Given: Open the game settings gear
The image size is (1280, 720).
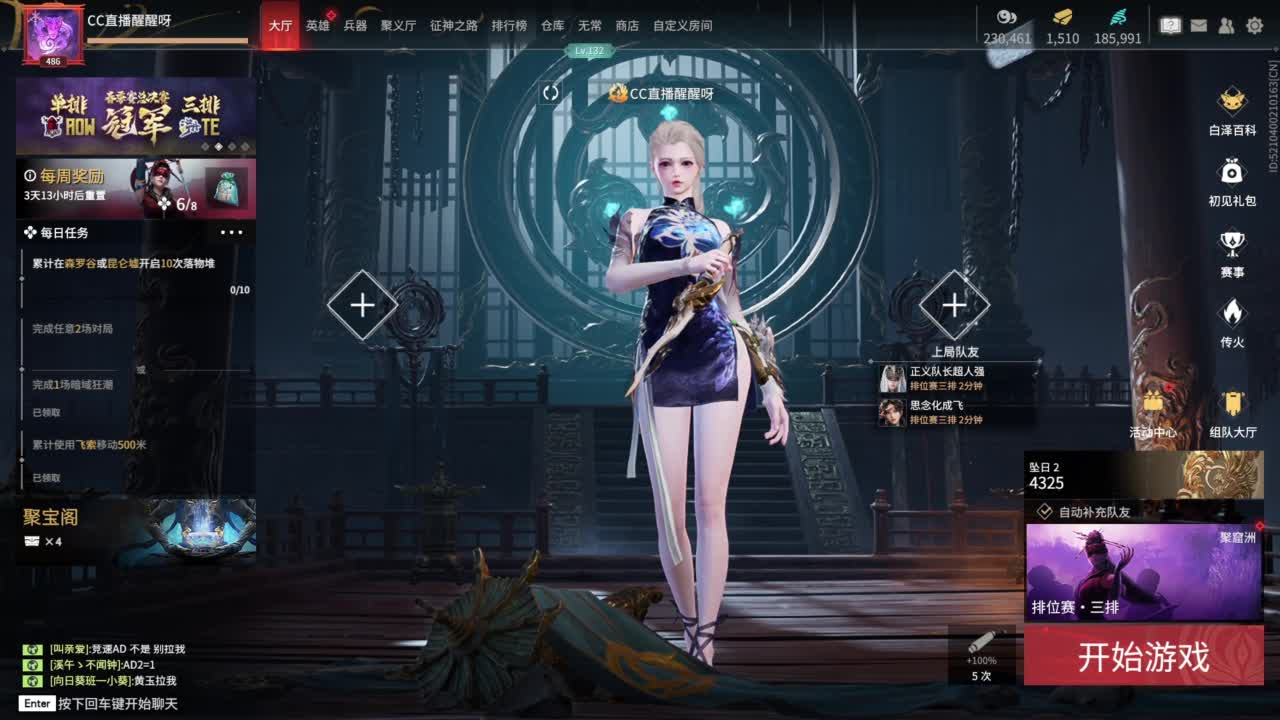Looking at the screenshot, I should [x=1255, y=25].
